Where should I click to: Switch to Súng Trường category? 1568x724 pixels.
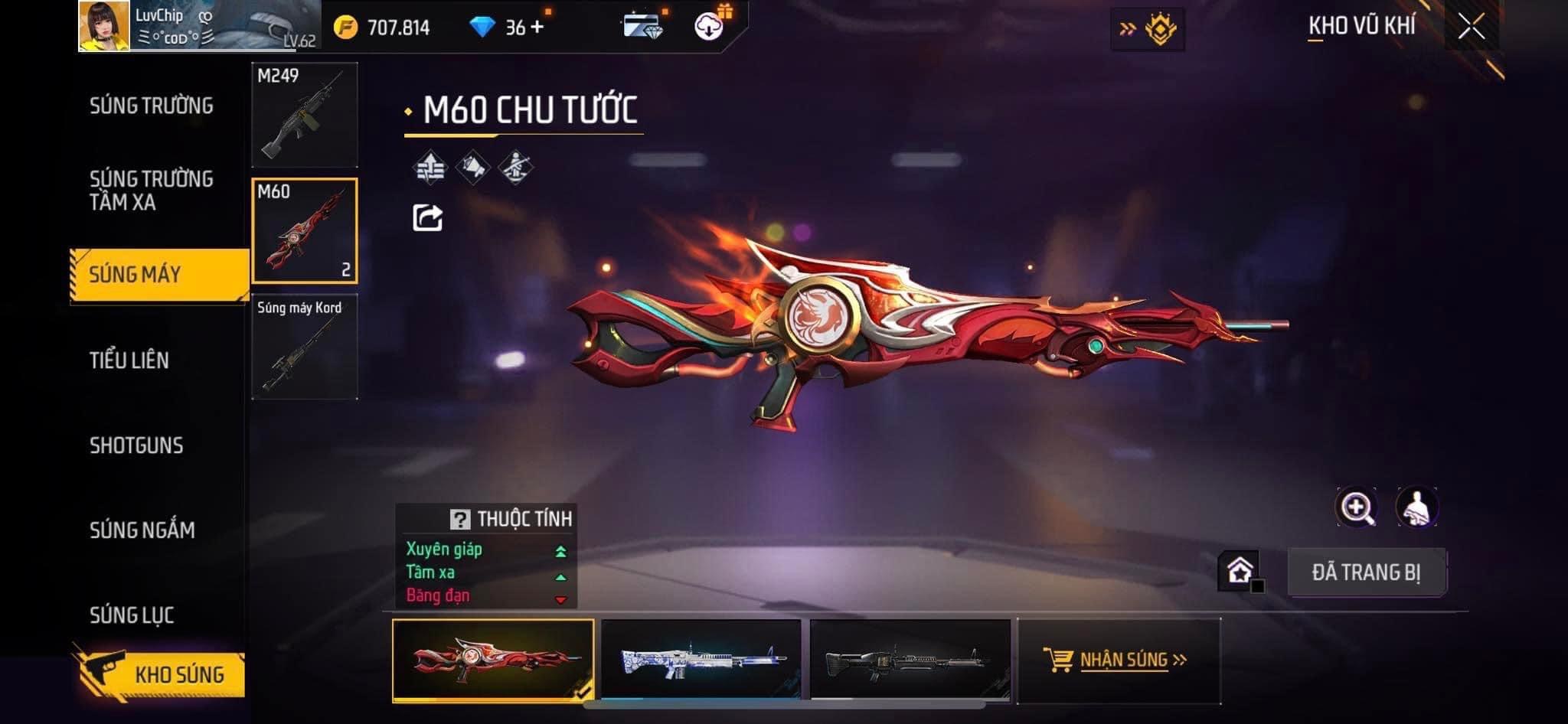point(151,106)
